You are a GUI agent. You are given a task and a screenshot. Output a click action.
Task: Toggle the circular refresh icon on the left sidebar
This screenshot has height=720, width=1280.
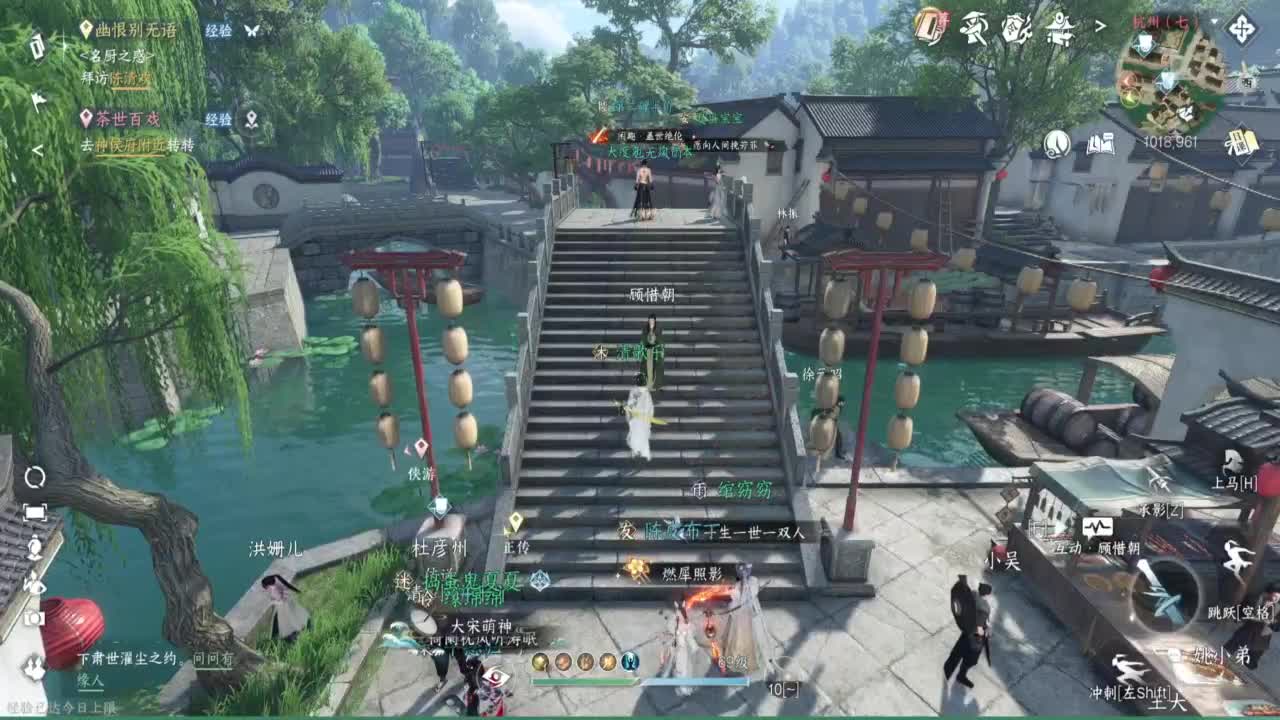[35, 478]
